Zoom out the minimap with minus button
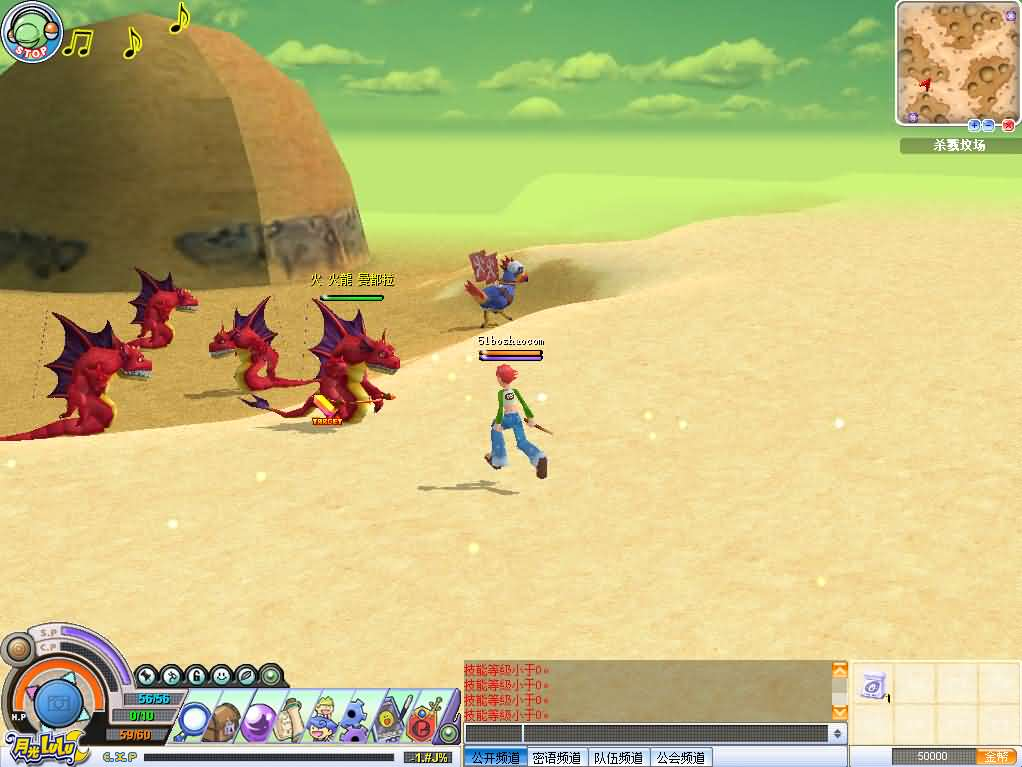 (988, 125)
